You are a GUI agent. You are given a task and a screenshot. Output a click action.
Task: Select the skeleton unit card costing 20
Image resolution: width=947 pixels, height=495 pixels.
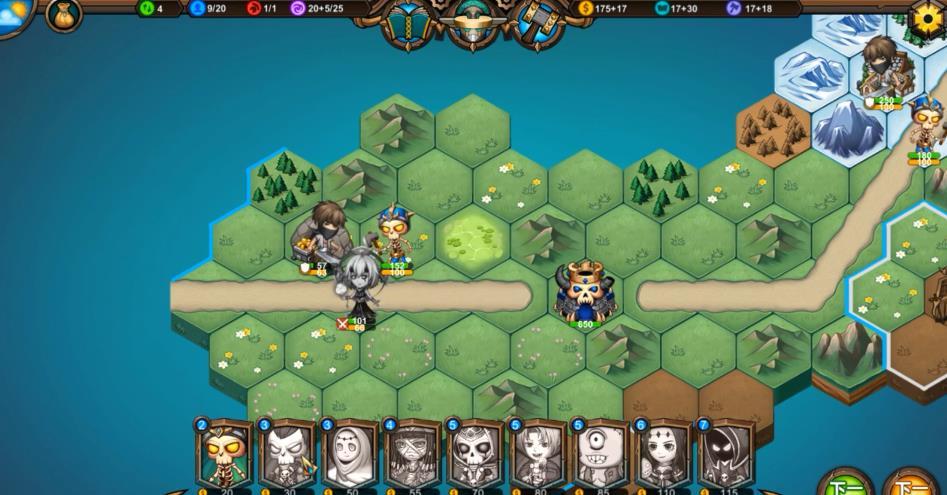click(x=224, y=455)
